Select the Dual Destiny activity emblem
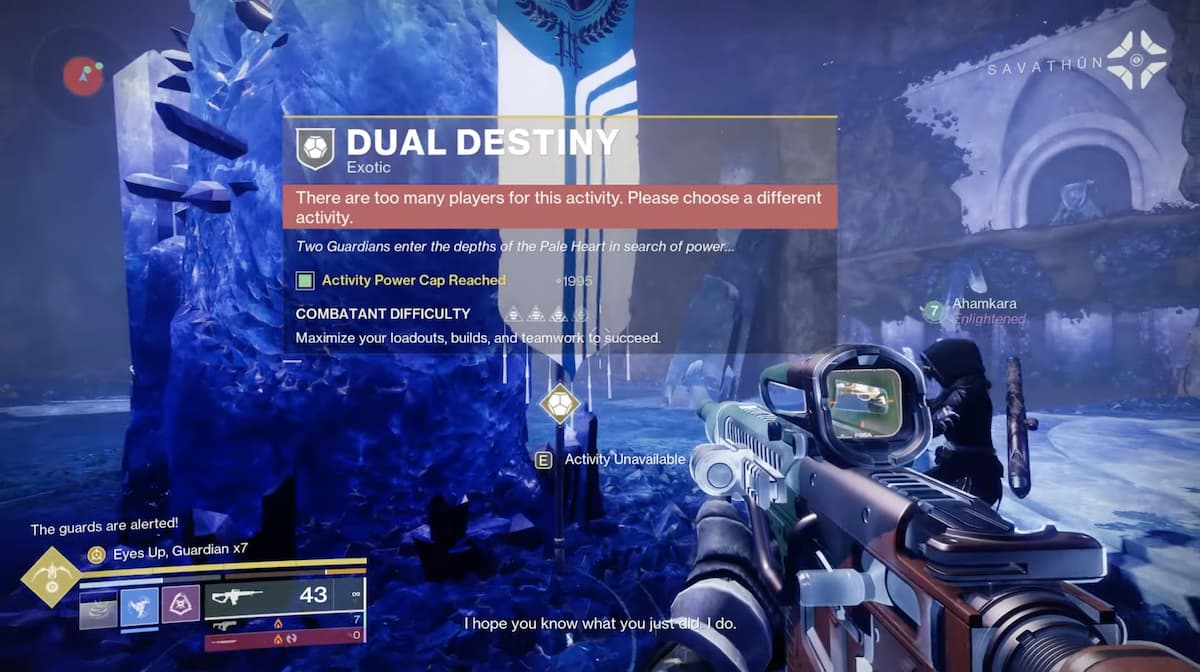 coord(314,148)
